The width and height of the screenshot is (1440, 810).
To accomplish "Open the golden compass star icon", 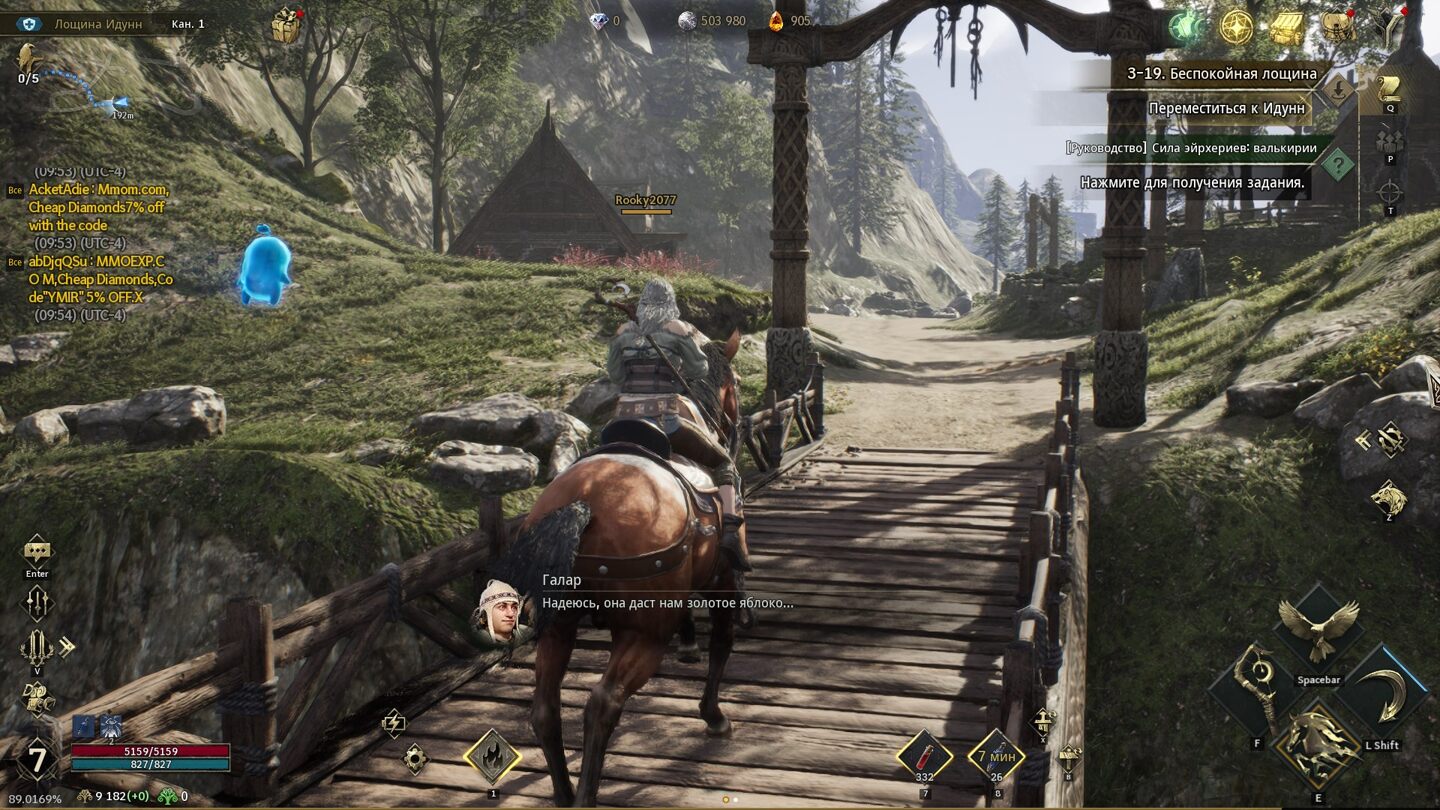I will point(1237,28).
